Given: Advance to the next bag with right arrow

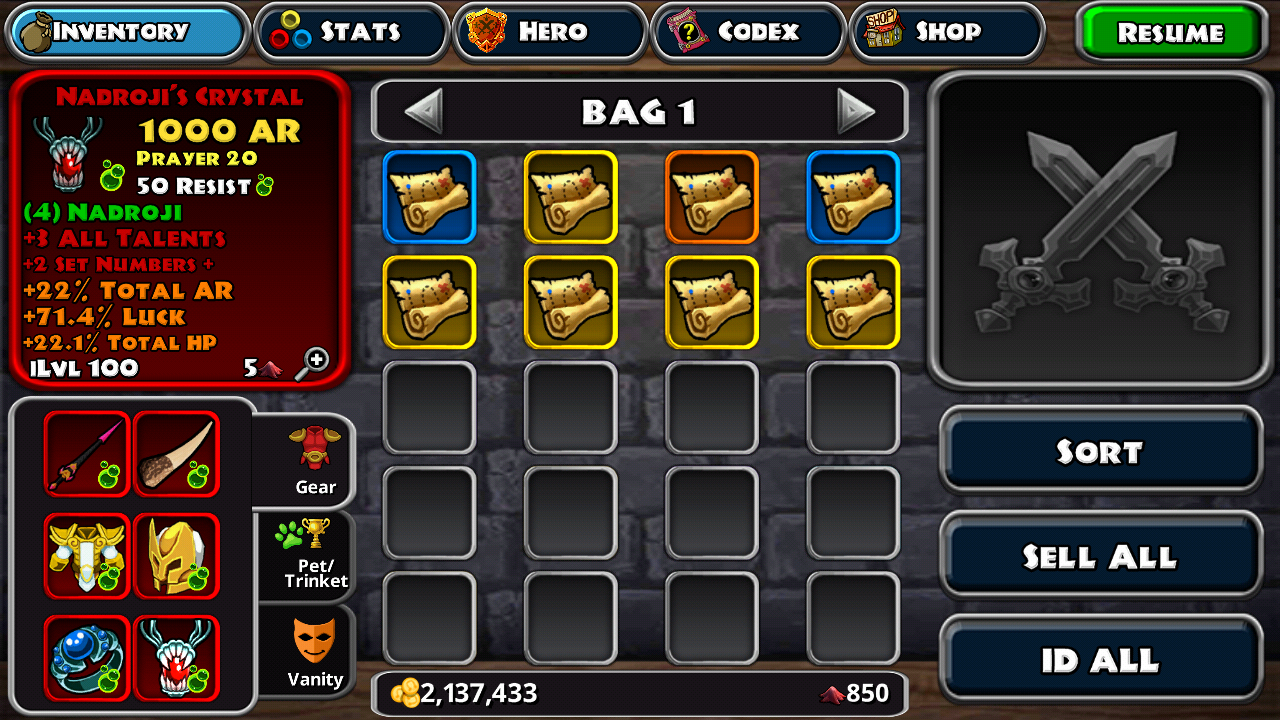Looking at the screenshot, I should [856, 111].
